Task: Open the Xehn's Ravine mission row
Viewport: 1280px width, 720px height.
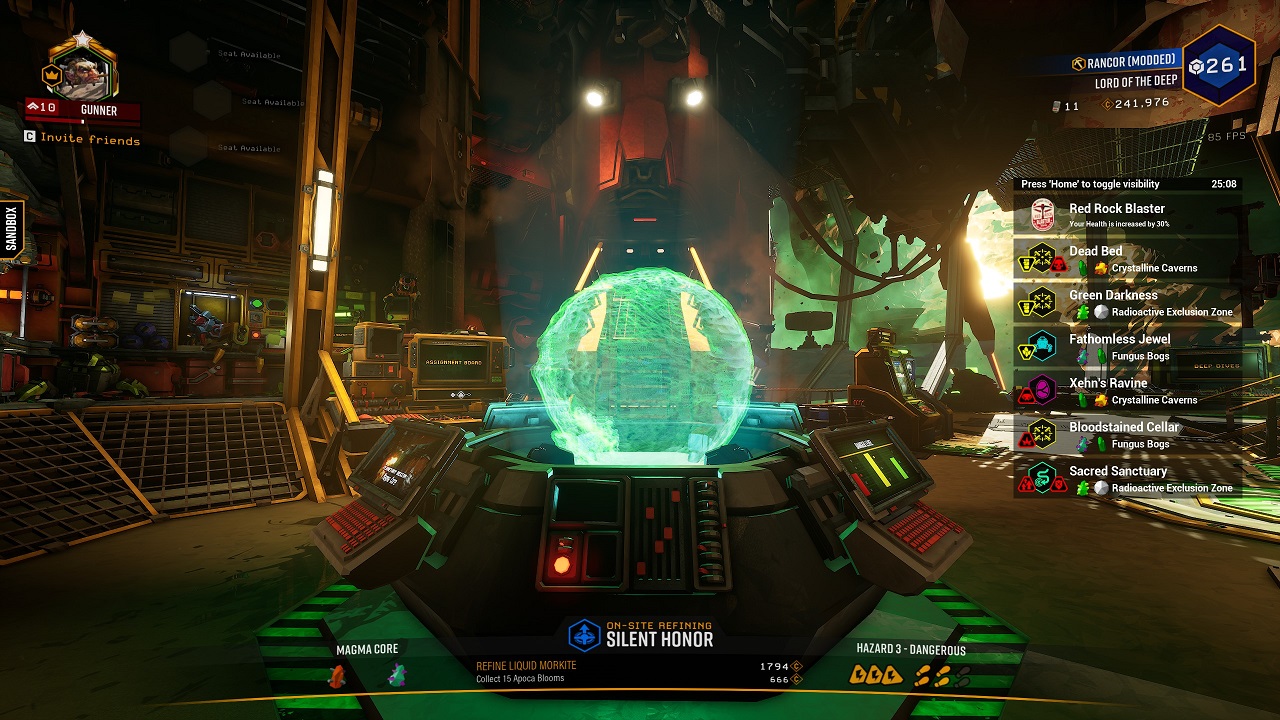Action: [1127, 391]
